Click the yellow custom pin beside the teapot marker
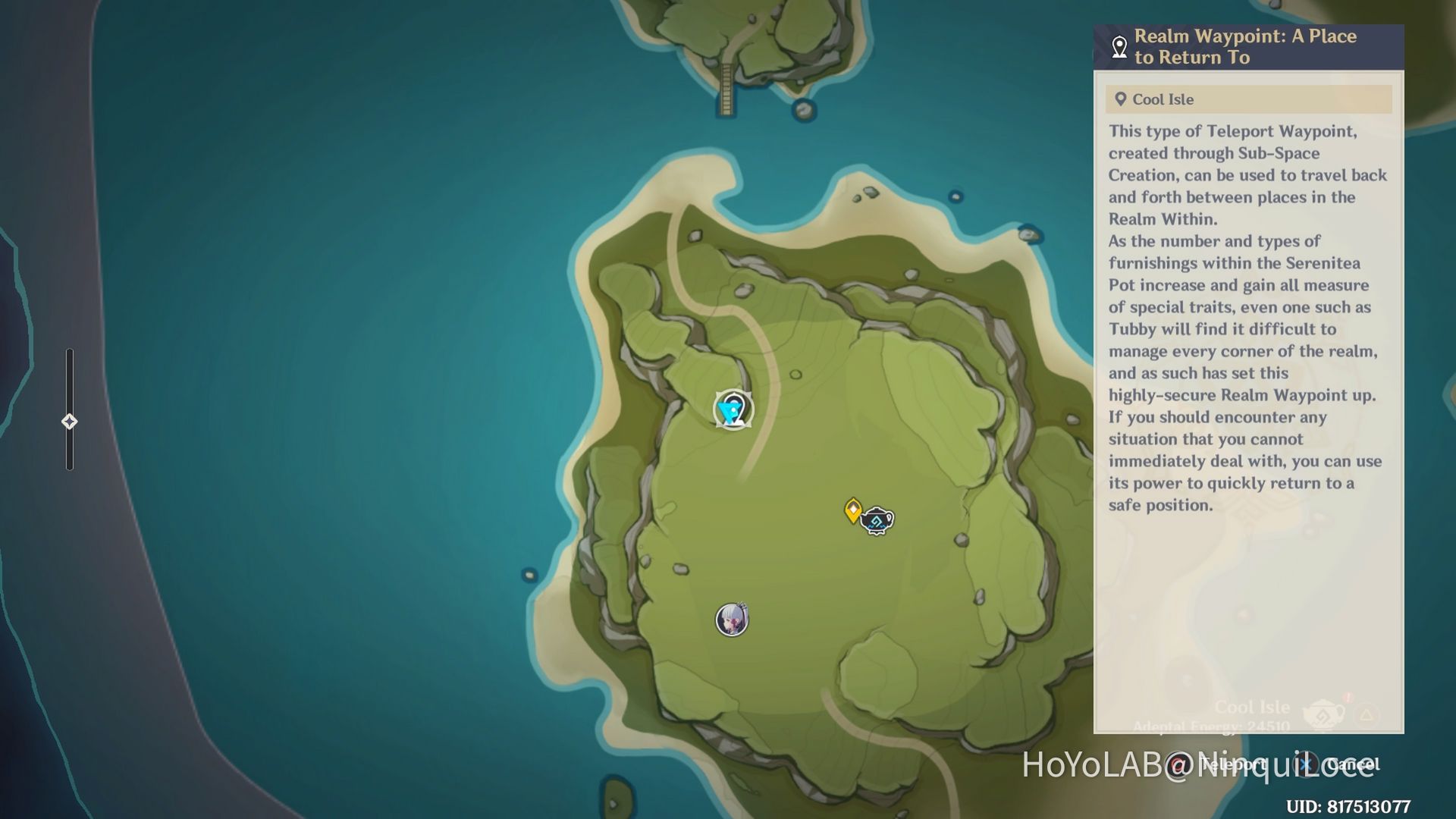The width and height of the screenshot is (1456, 819). 853,510
